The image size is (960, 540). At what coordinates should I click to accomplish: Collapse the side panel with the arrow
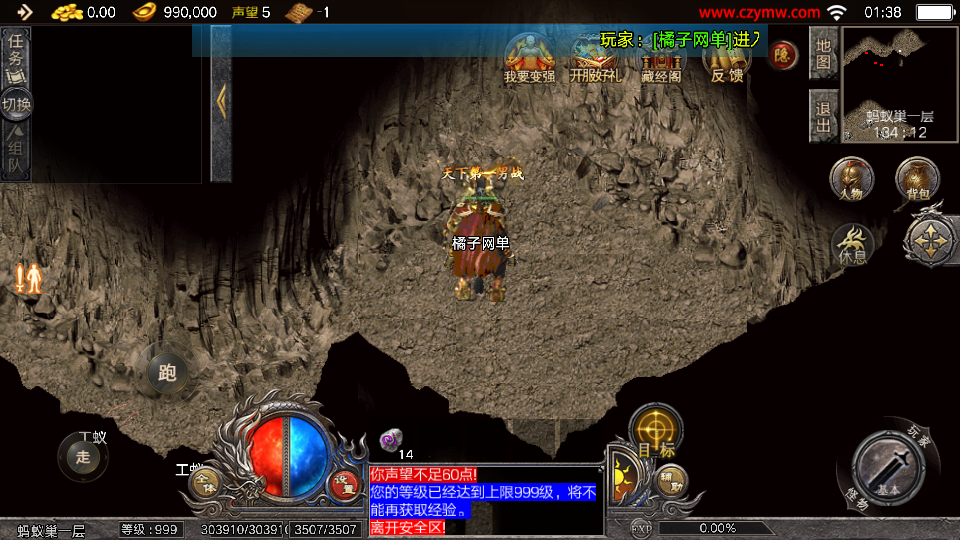[x=221, y=98]
